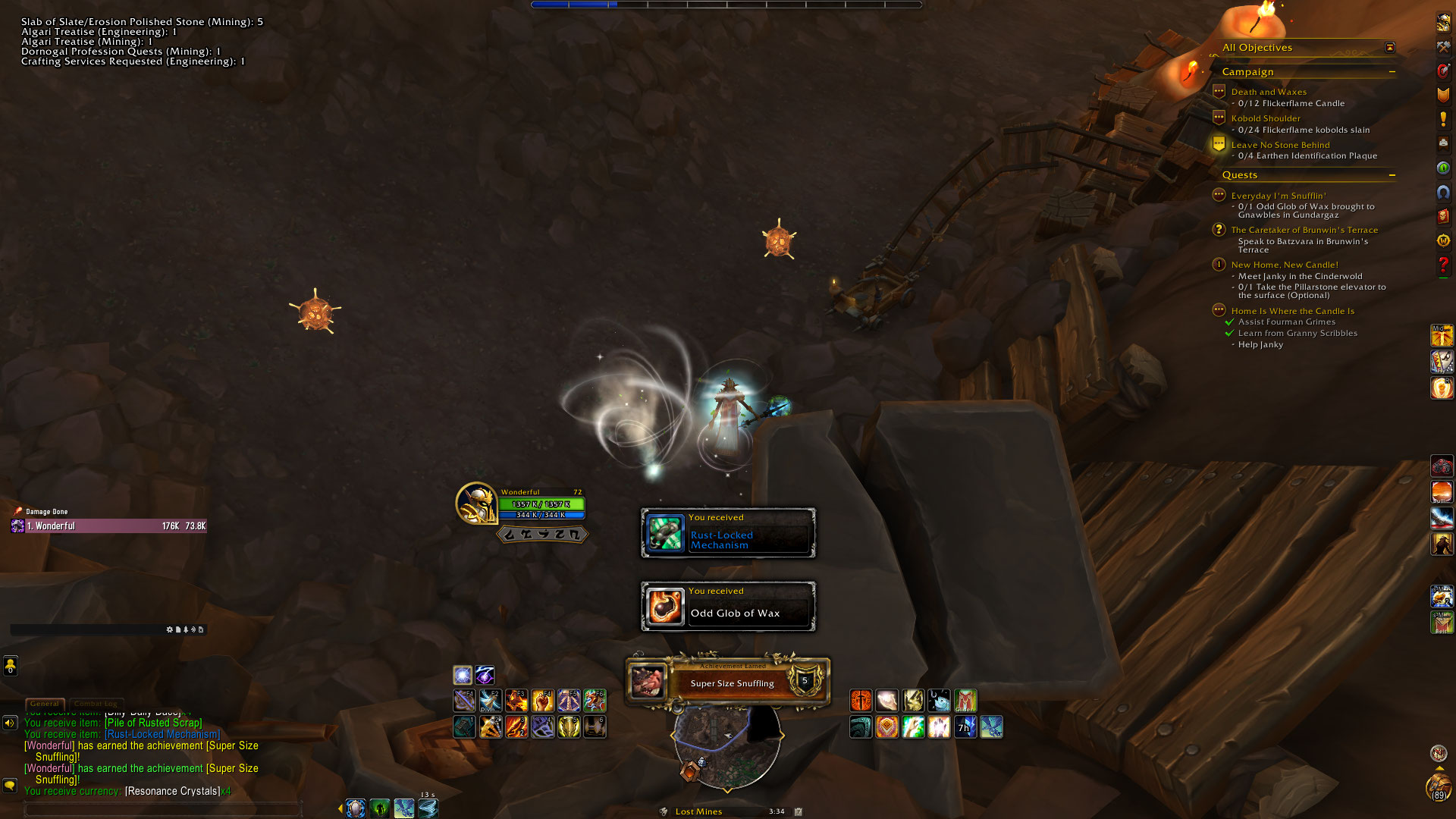1456x819 pixels.
Task: Activate the golden fist ability
Action: pyautogui.click(x=542, y=700)
